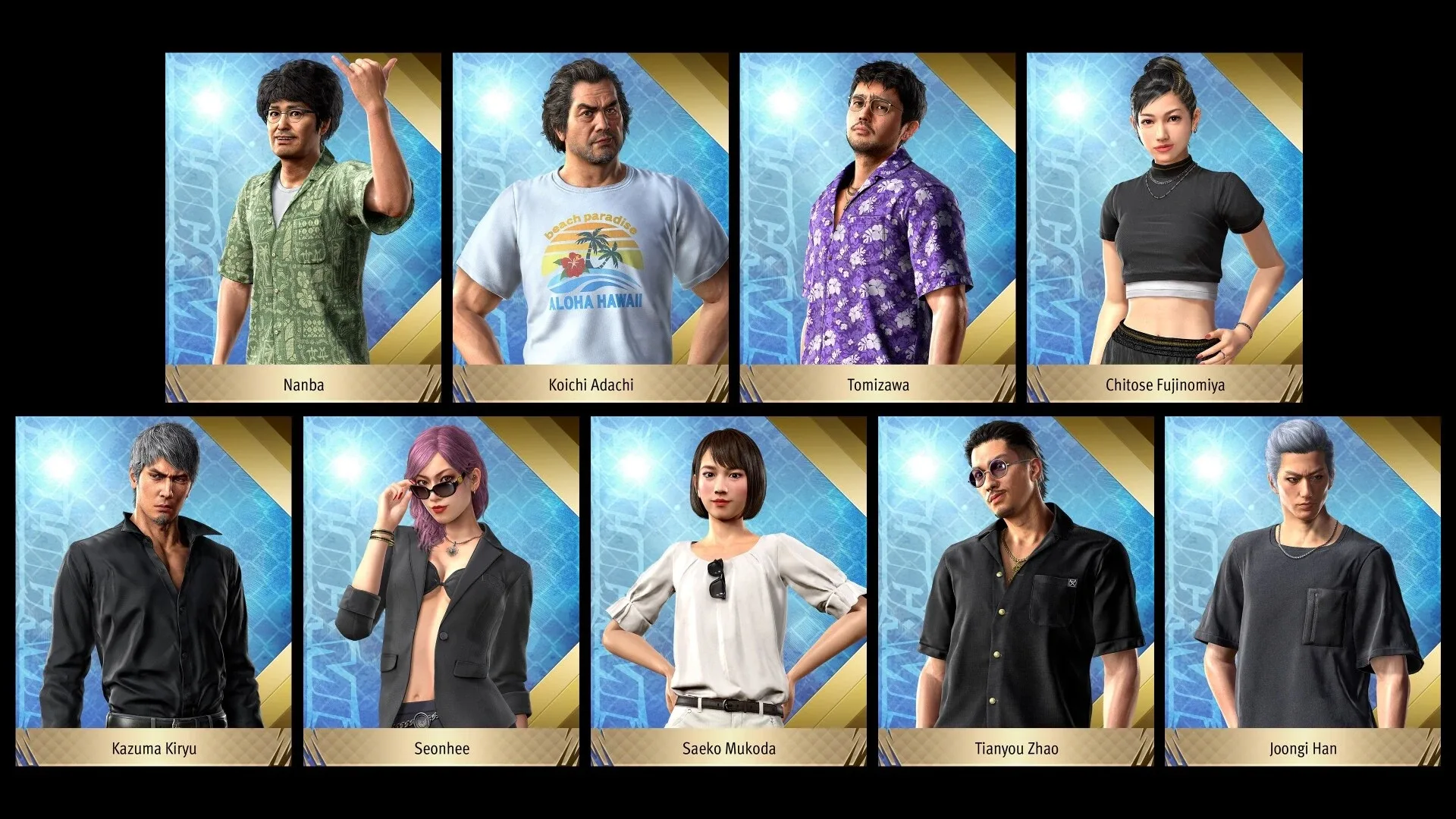The height and width of the screenshot is (819, 1456).
Task: Click the Koichi Adachi name label
Action: 589,385
